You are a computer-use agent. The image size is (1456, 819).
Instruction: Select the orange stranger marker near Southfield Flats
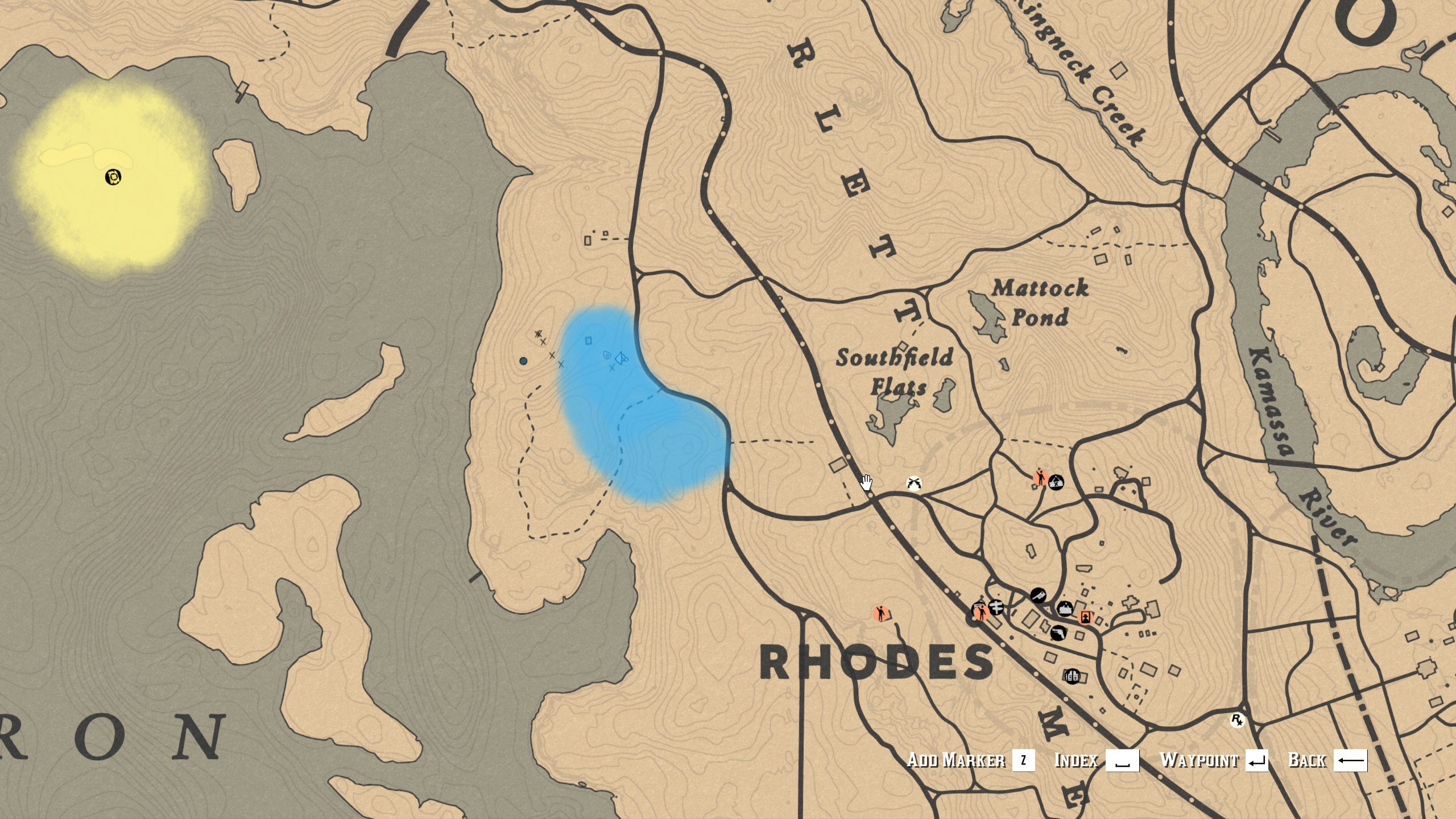[1040, 478]
